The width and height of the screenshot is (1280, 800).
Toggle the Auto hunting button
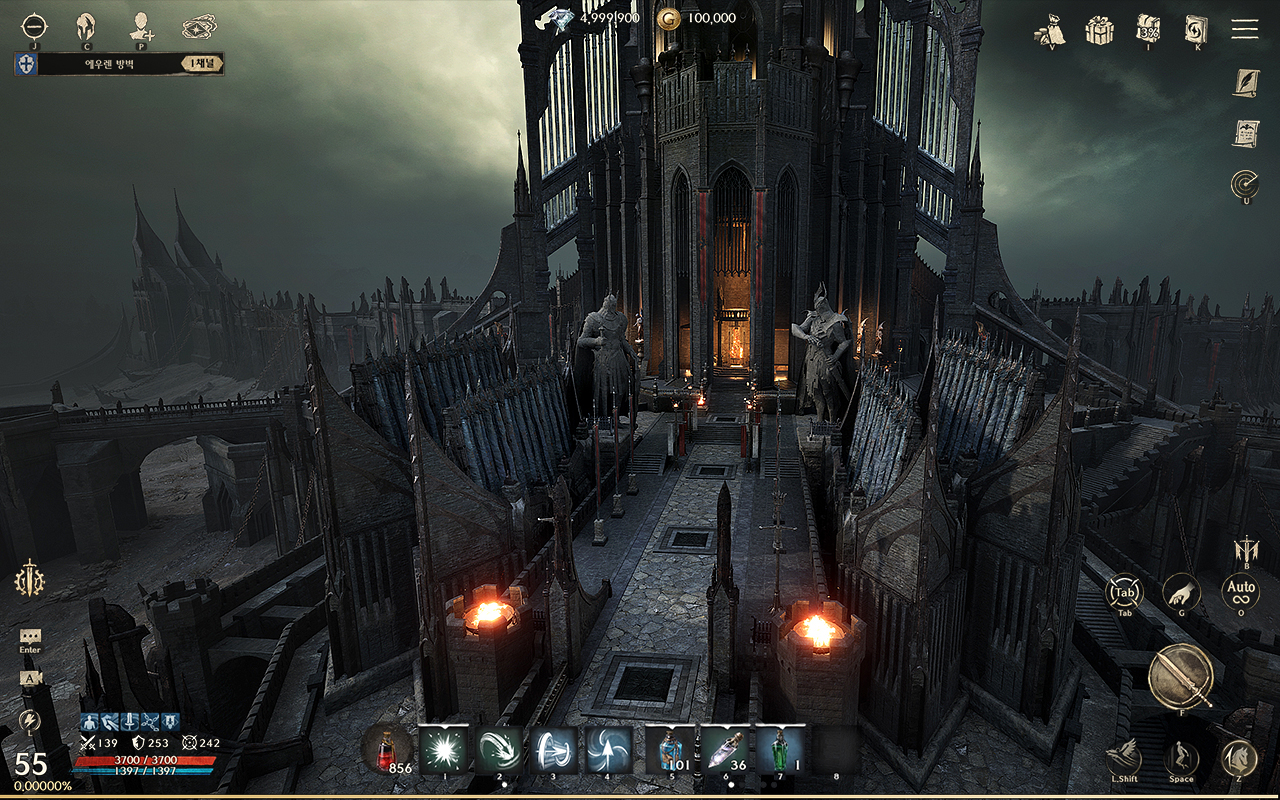[1240, 591]
